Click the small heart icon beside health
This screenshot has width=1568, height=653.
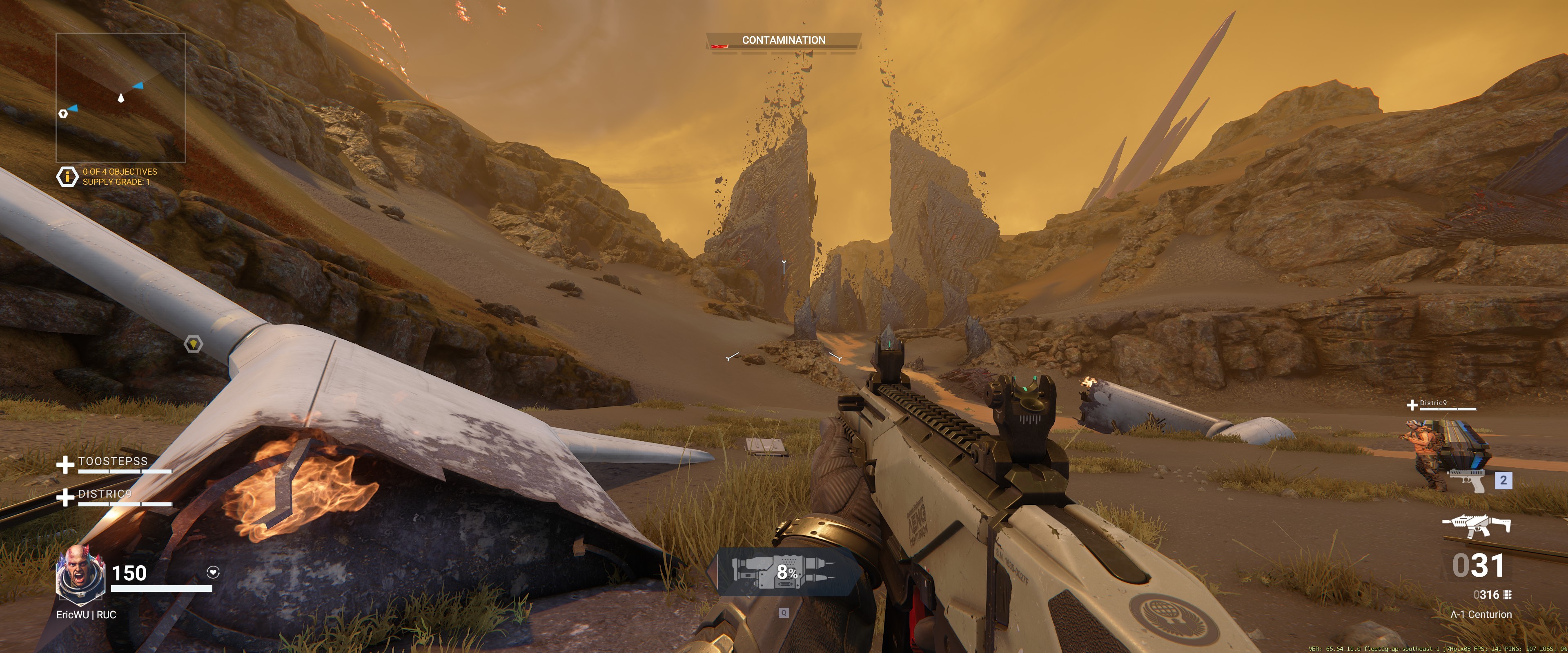pyautogui.click(x=213, y=572)
